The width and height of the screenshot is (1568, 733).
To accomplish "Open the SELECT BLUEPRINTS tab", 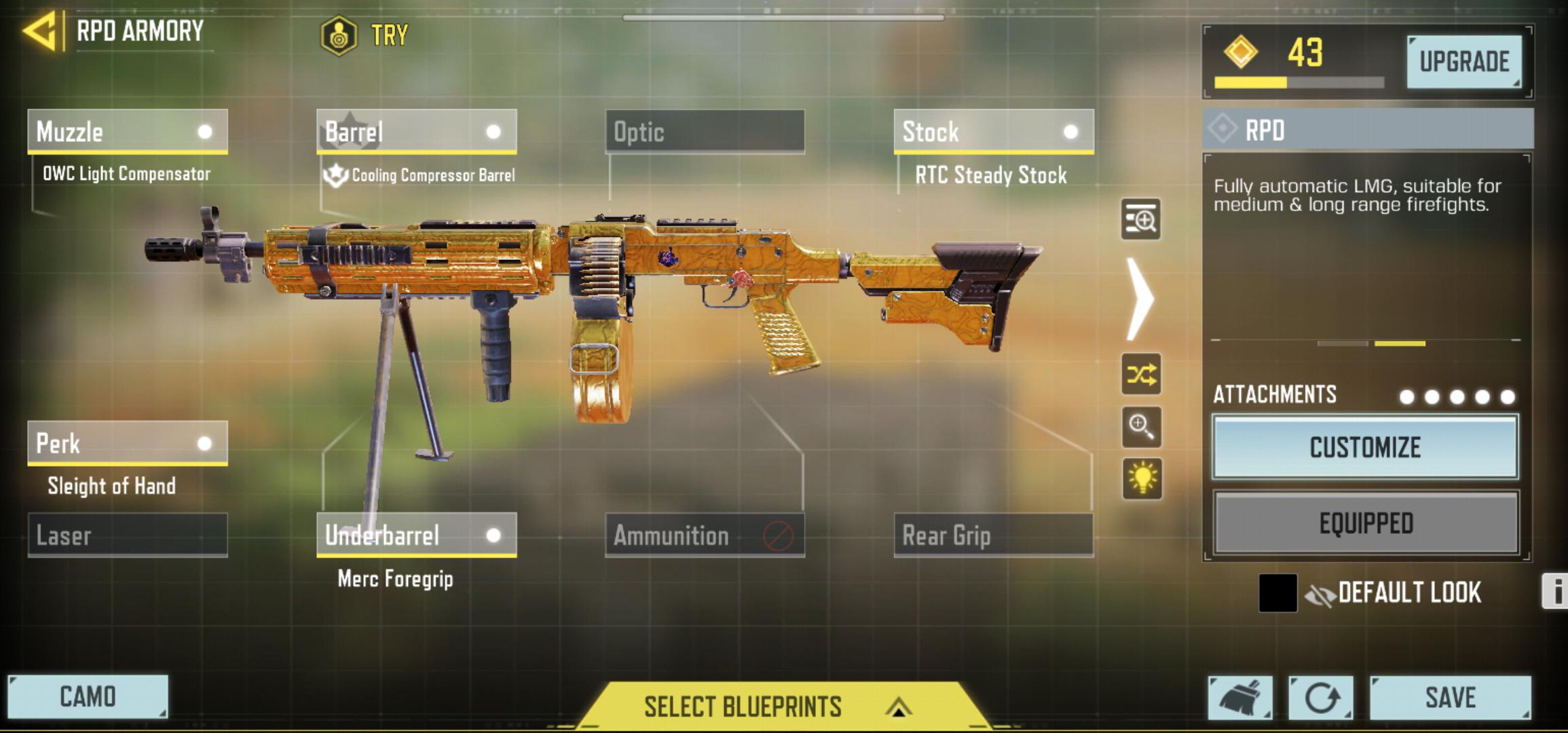I will point(744,706).
